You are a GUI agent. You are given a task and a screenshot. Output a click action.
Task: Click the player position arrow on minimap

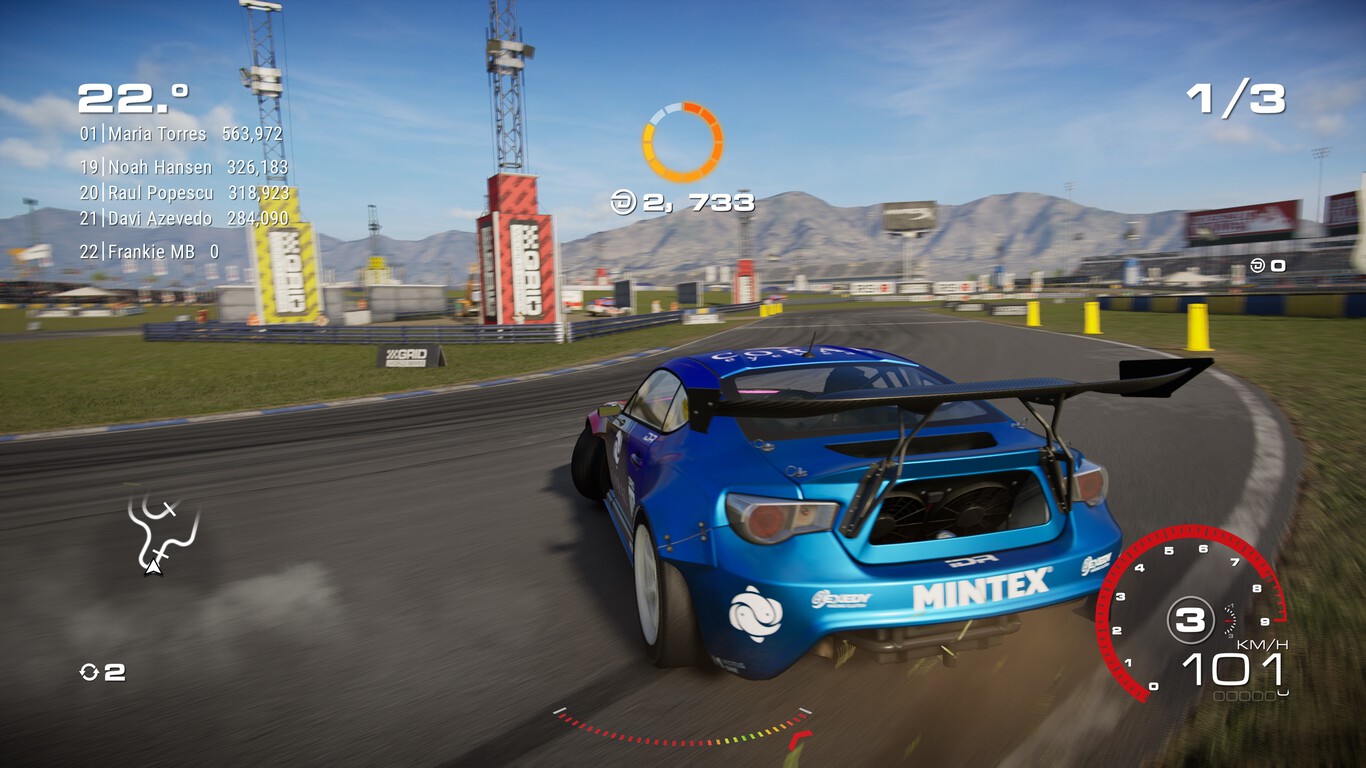coord(152,570)
